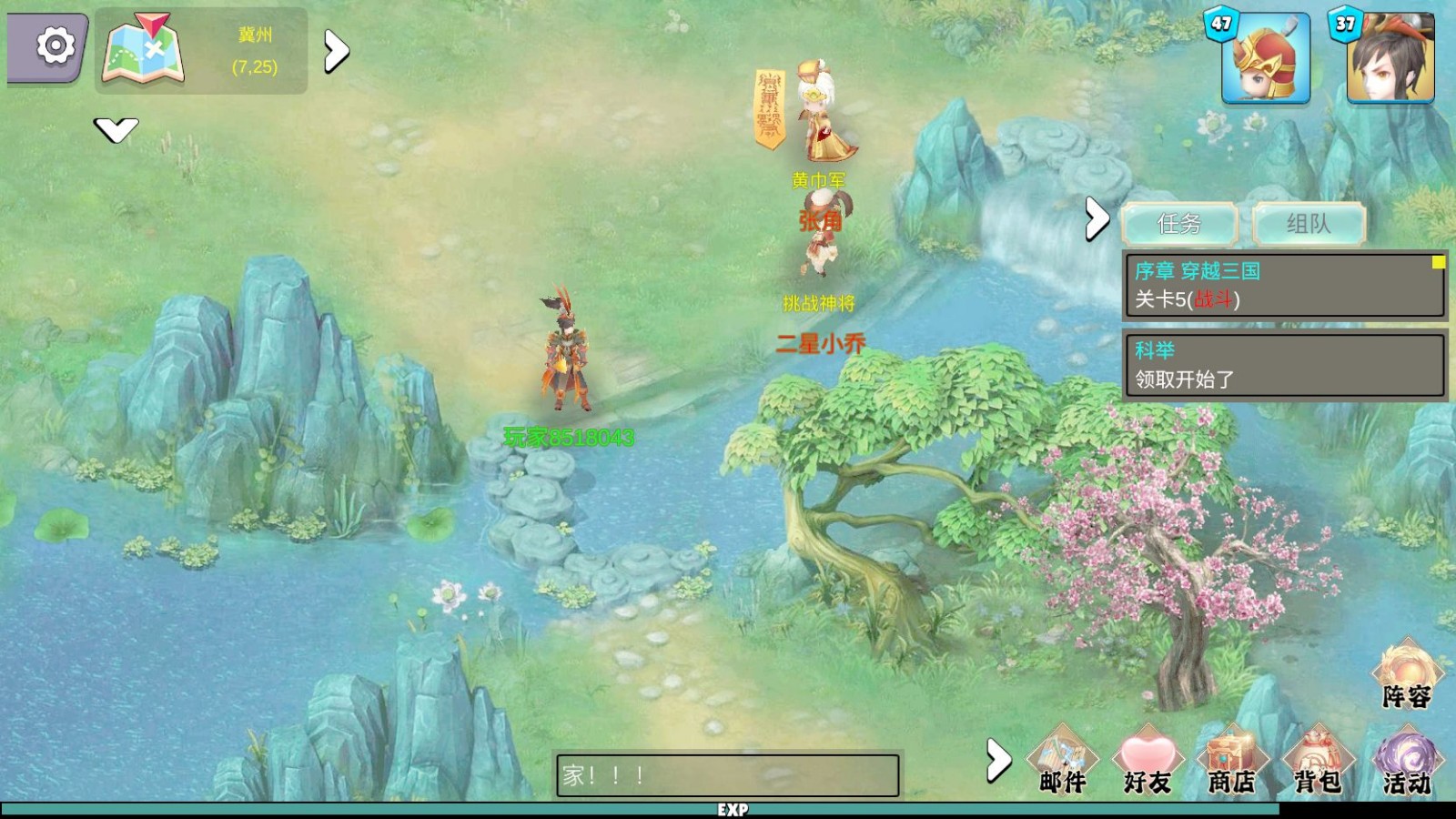Collapse the bottom menu bar arrow

[998, 760]
